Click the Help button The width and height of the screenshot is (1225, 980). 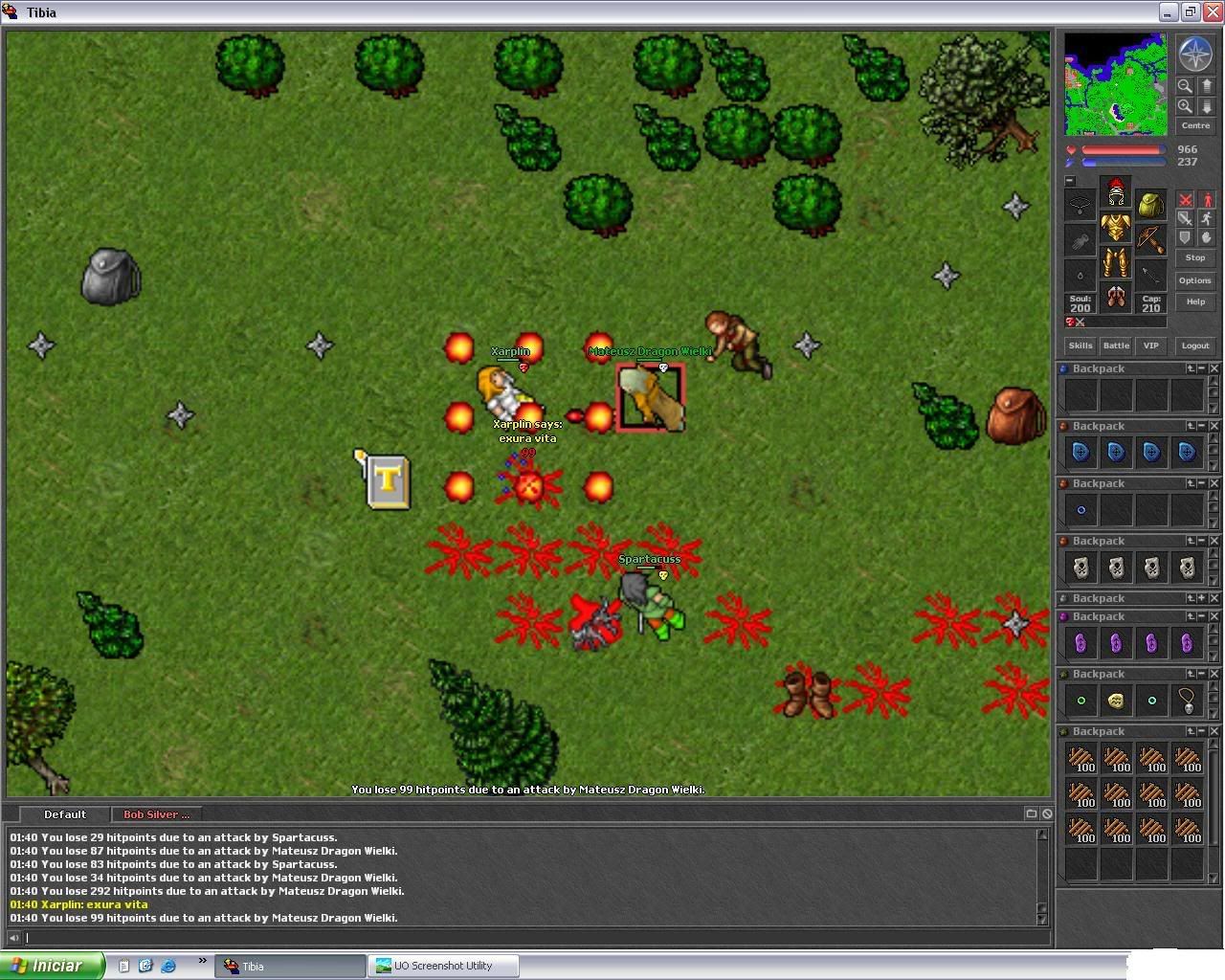[1194, 301]
